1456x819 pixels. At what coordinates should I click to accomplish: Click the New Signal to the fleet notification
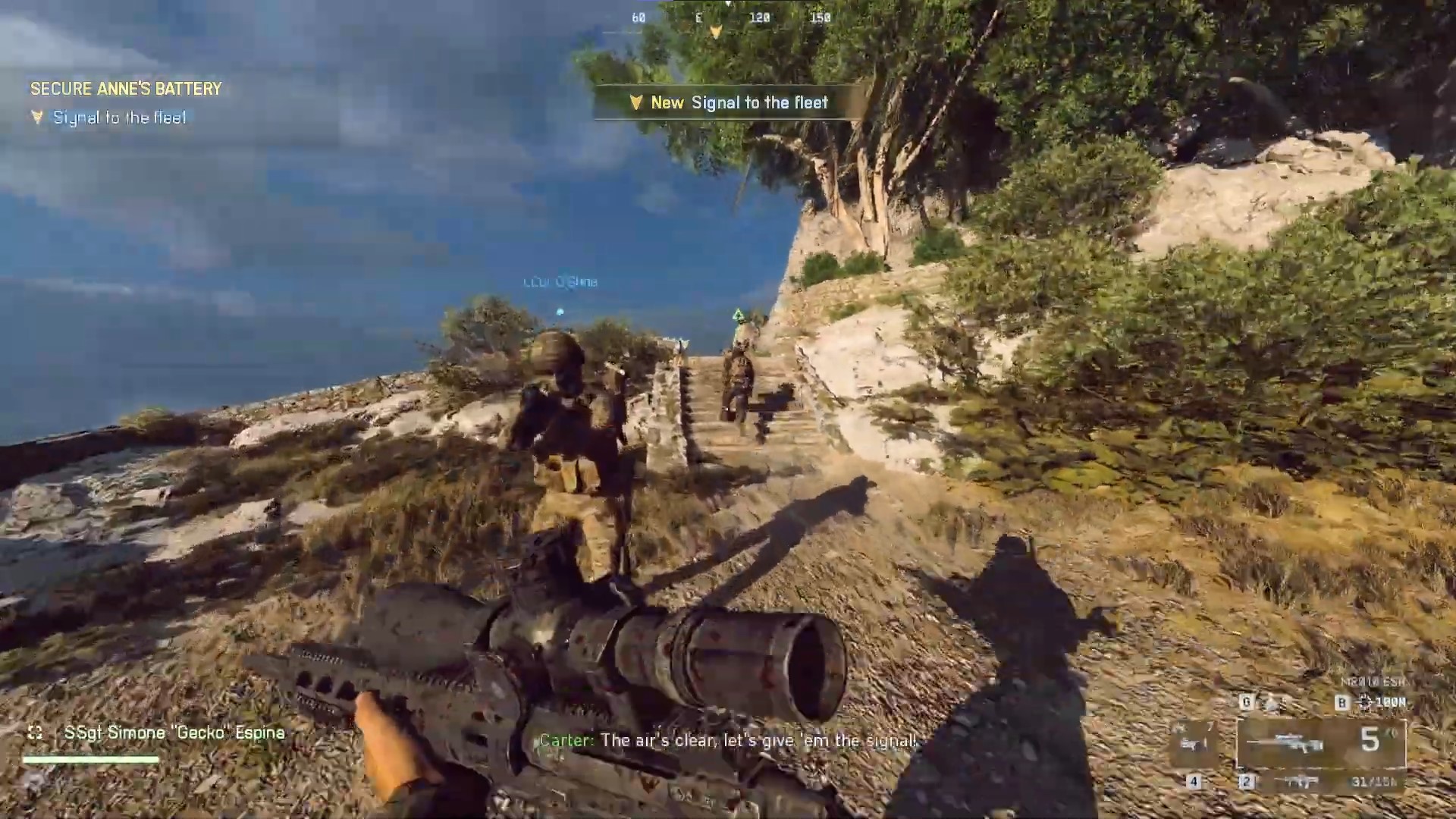[x=730, y=102]
